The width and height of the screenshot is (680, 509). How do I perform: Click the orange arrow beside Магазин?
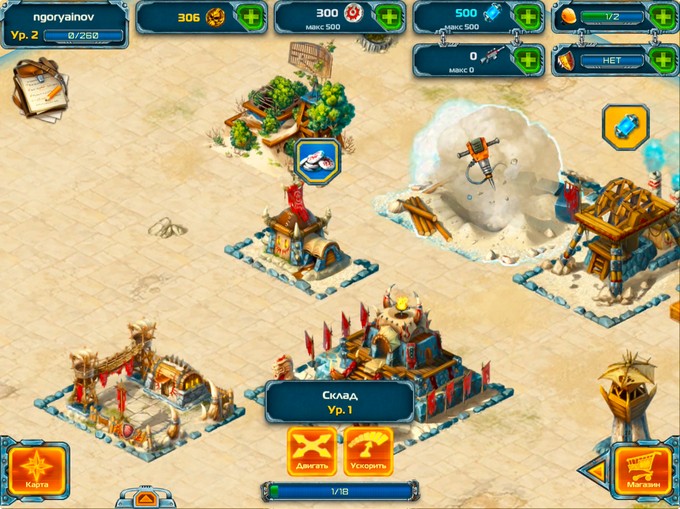(x=596, y=468)
